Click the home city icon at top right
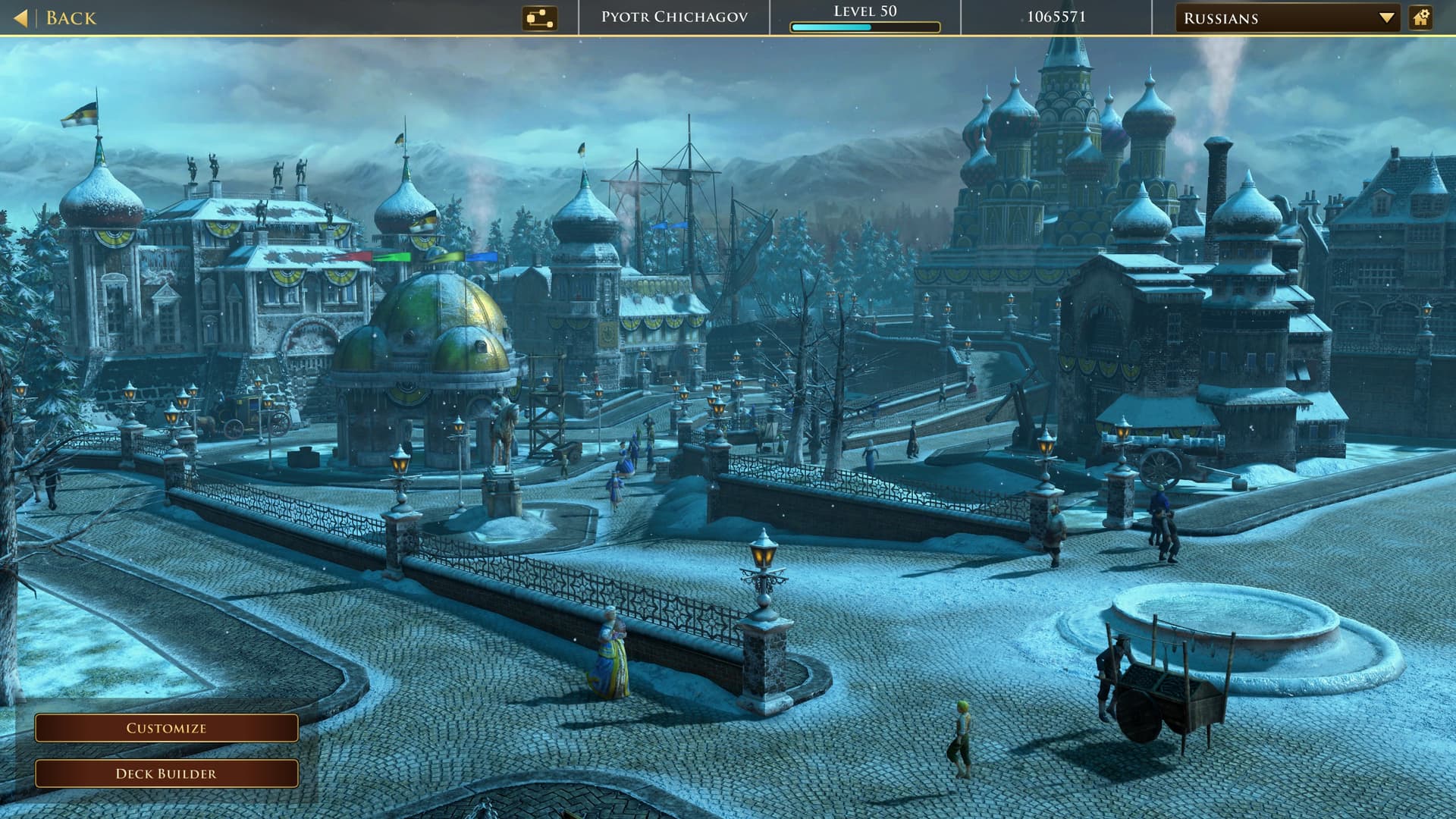Image resolution: width=1456 pixels, height=819 pixels. tap(1420, 18)
